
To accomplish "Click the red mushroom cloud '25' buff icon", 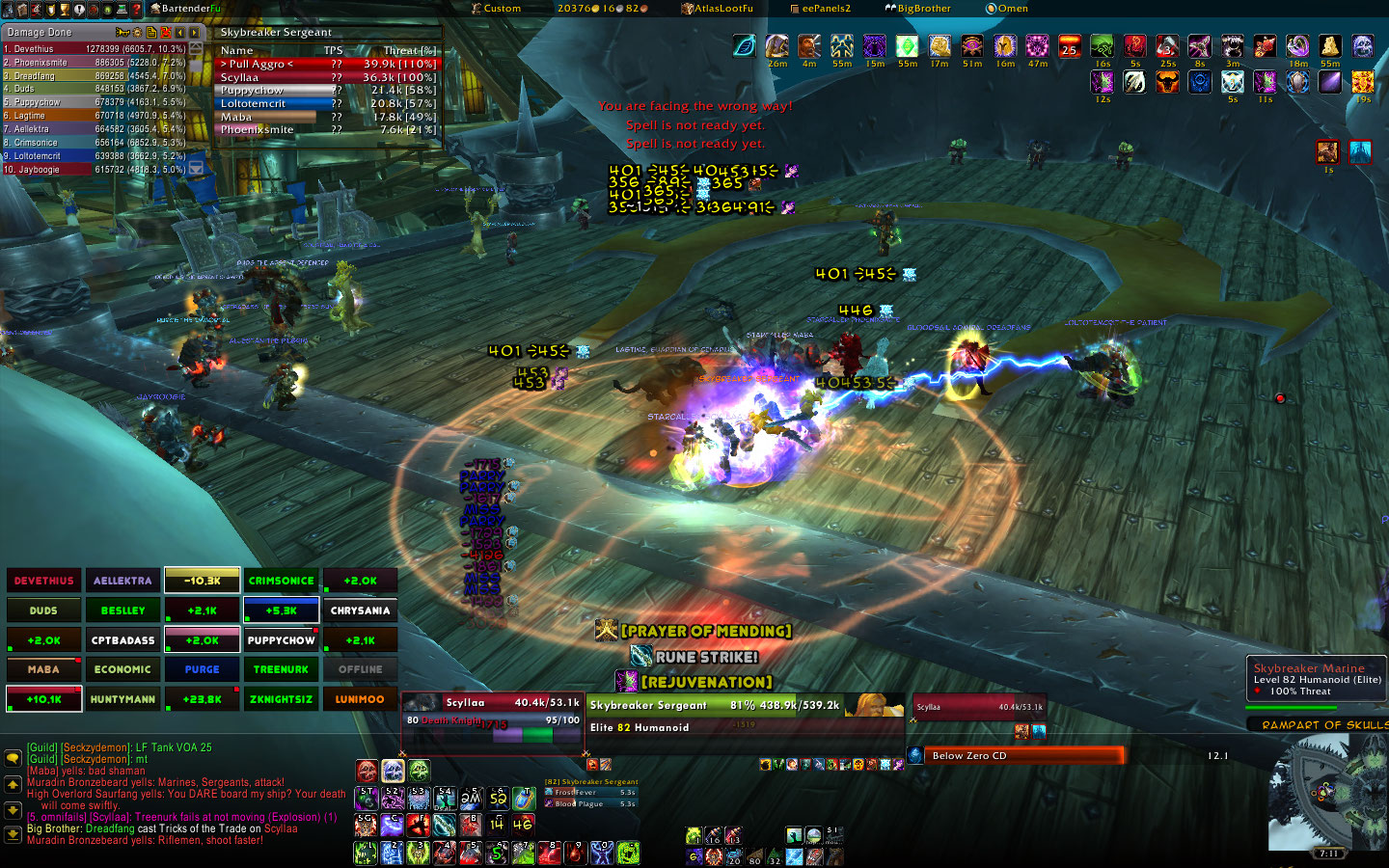I will coord(1069,47).
